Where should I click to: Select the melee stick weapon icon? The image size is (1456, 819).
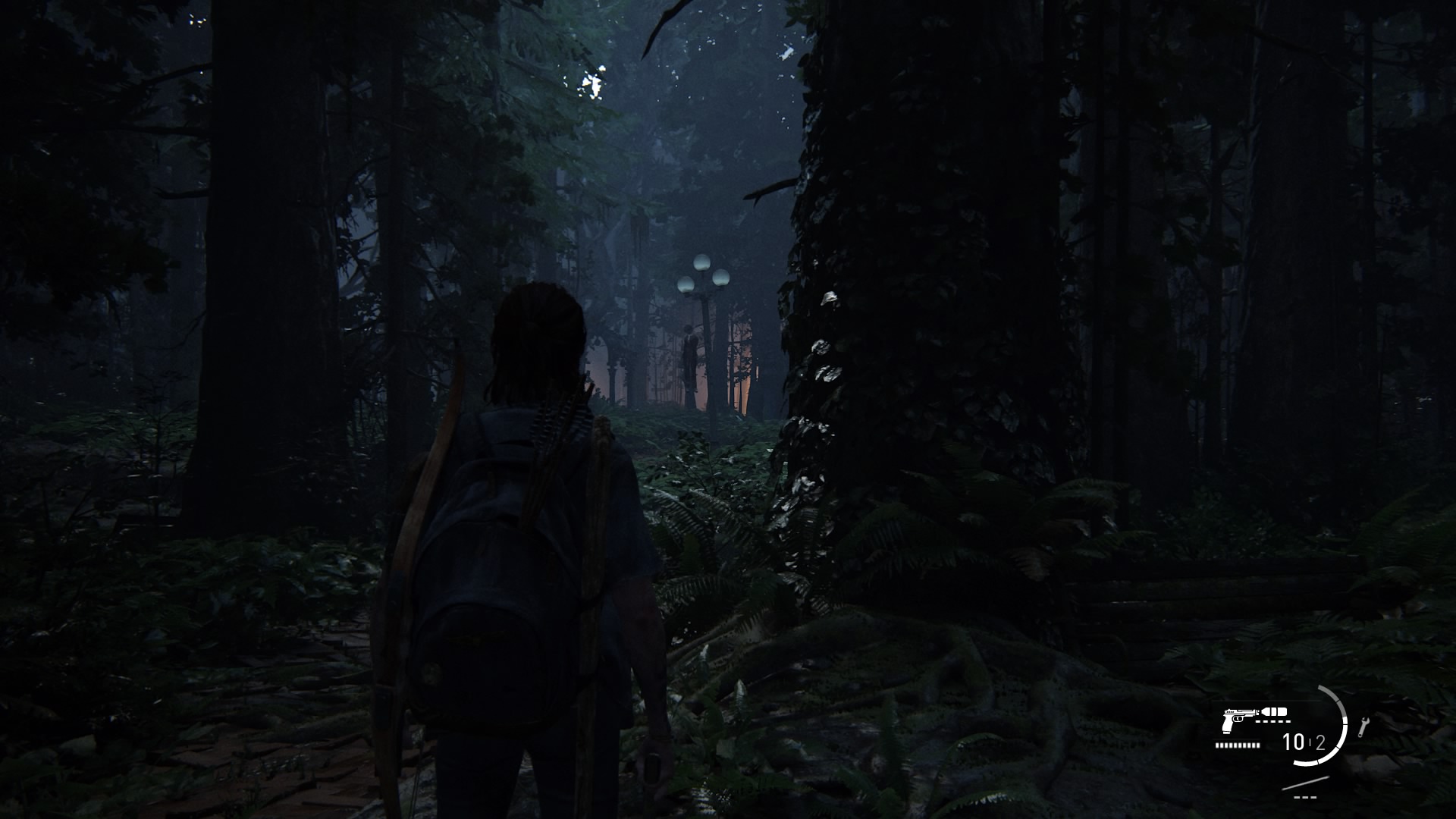(x=1304, y=783)
